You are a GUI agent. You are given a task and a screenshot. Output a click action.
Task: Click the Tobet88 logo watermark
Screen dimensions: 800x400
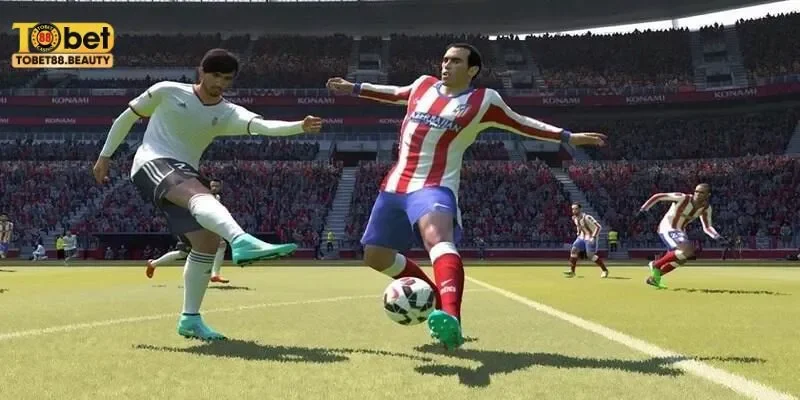coord(62,43)
